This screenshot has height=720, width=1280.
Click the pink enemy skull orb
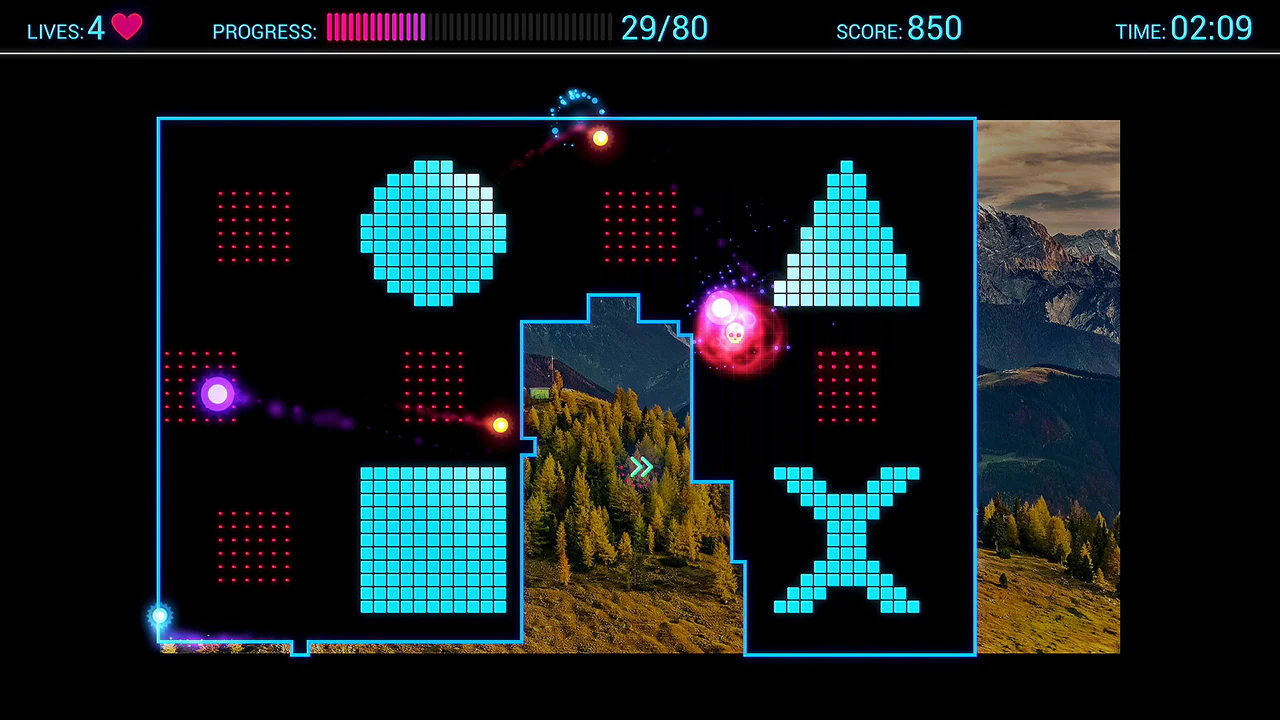coord(735,330)
